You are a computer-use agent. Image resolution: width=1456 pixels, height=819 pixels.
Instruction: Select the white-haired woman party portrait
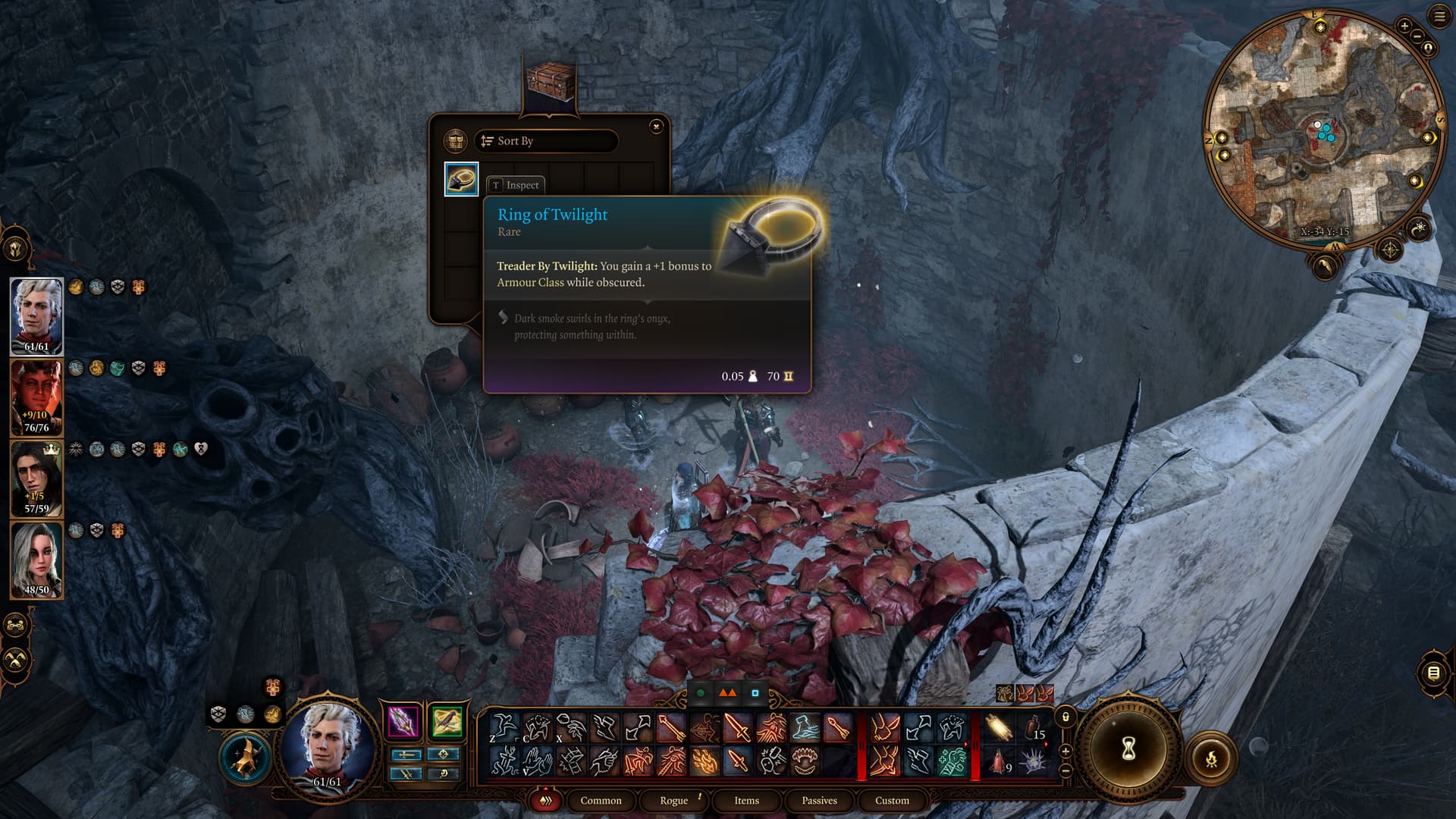pos(36,560)
